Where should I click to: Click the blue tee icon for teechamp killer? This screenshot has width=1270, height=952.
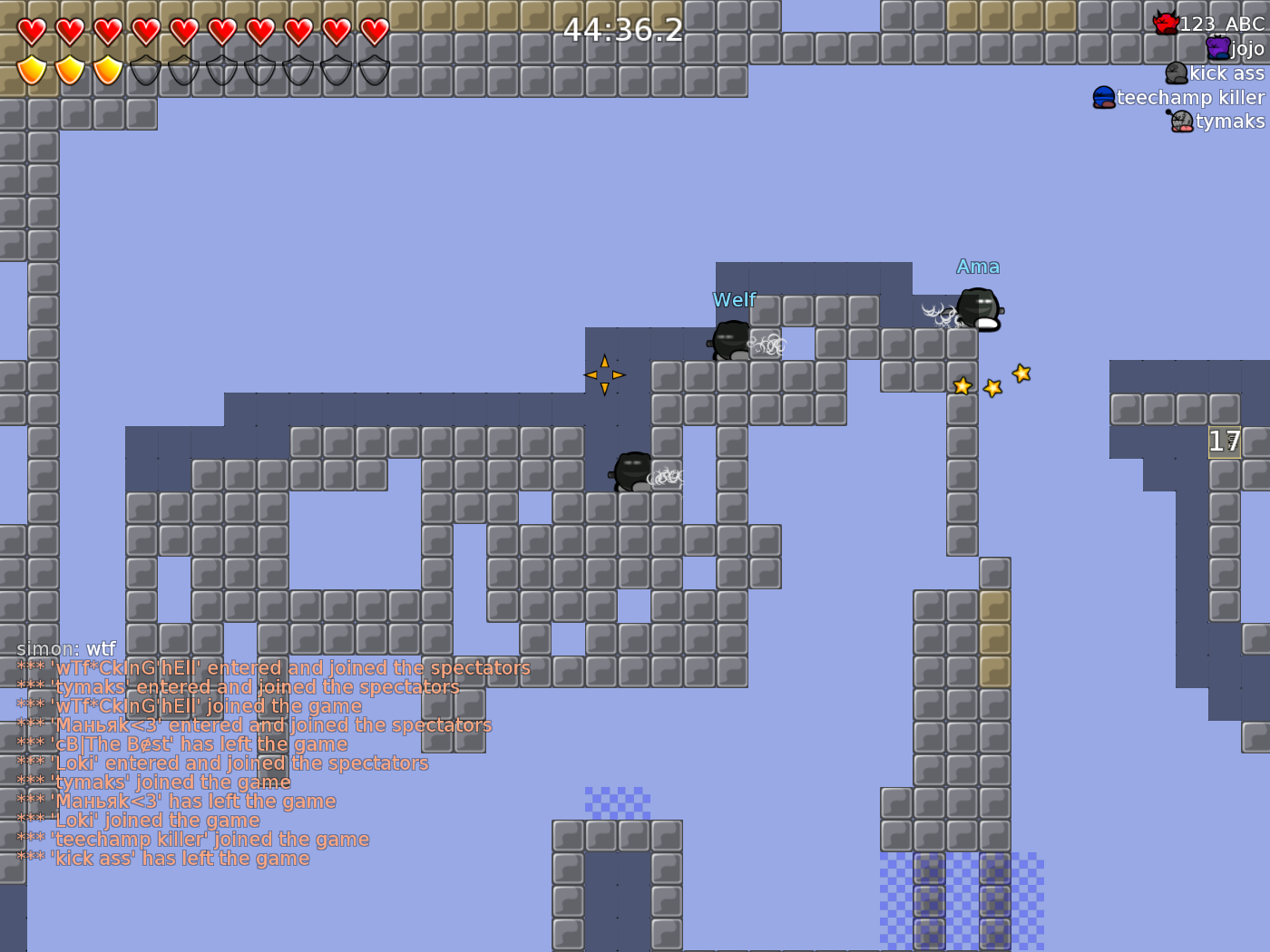pyautogui.click(x=1103, y=97)
